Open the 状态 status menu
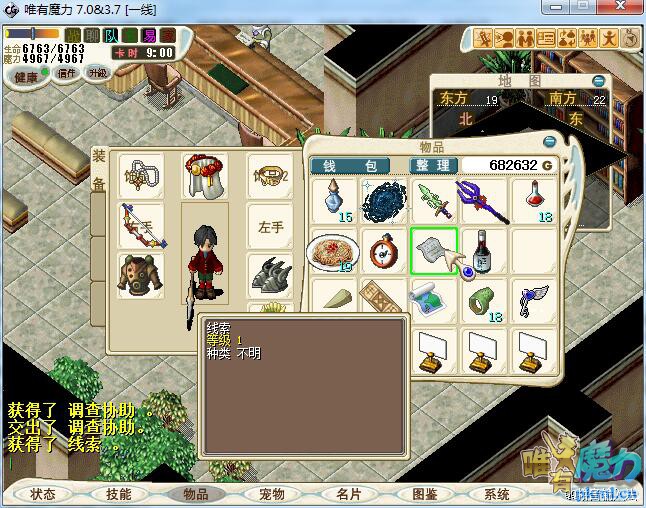 [43, 494]
